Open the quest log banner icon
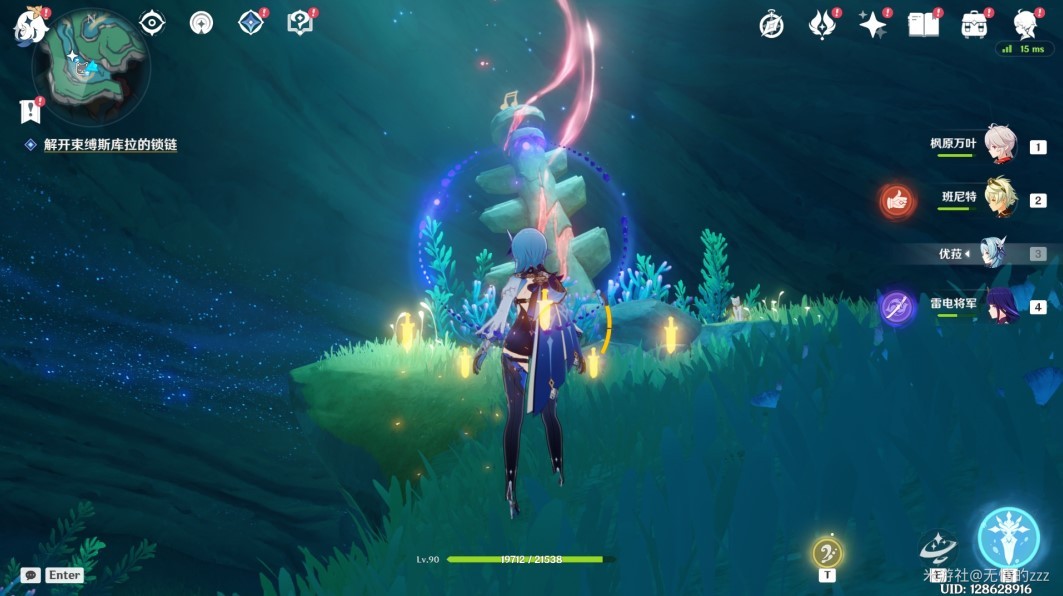This screenshot has height=596, width=1063. [x=31, y=111]
